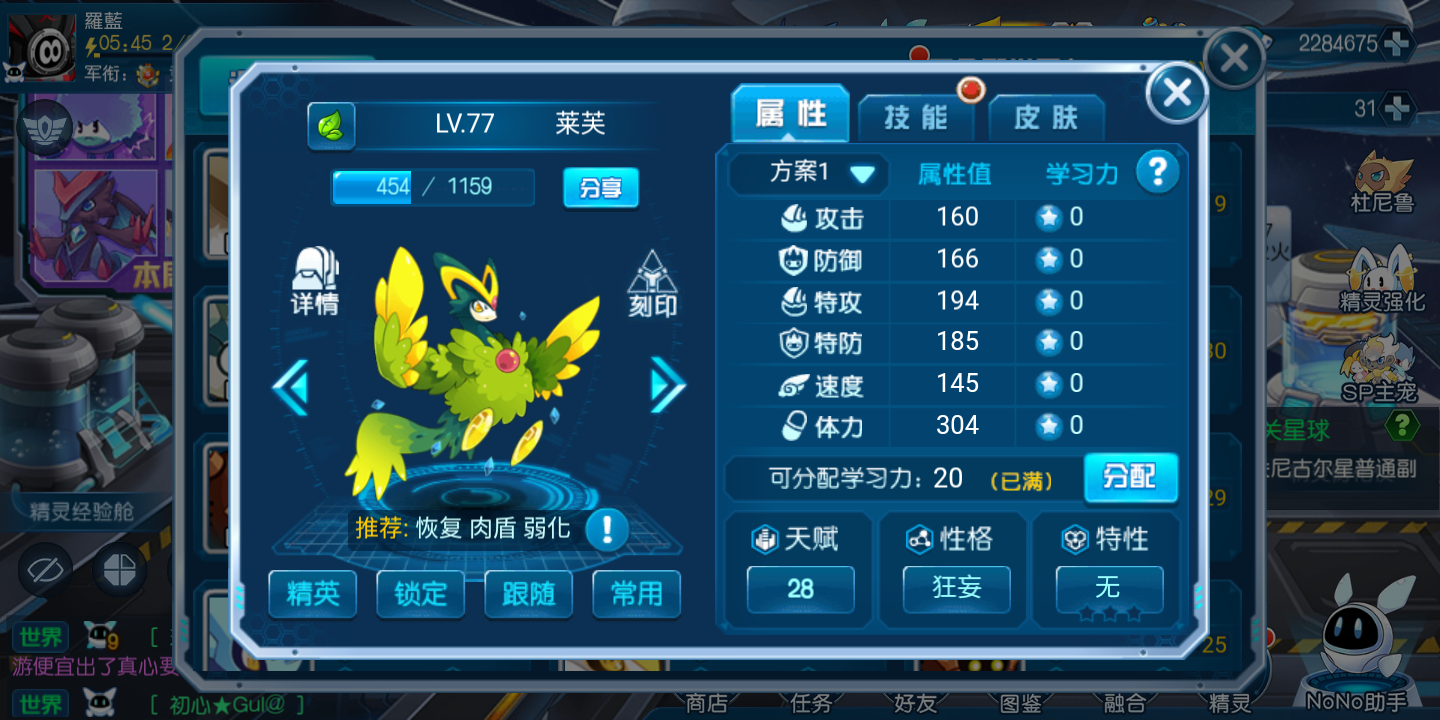Mark spirit as 常用
Screen dimensions: 1440x720
[x=637, y=594]
